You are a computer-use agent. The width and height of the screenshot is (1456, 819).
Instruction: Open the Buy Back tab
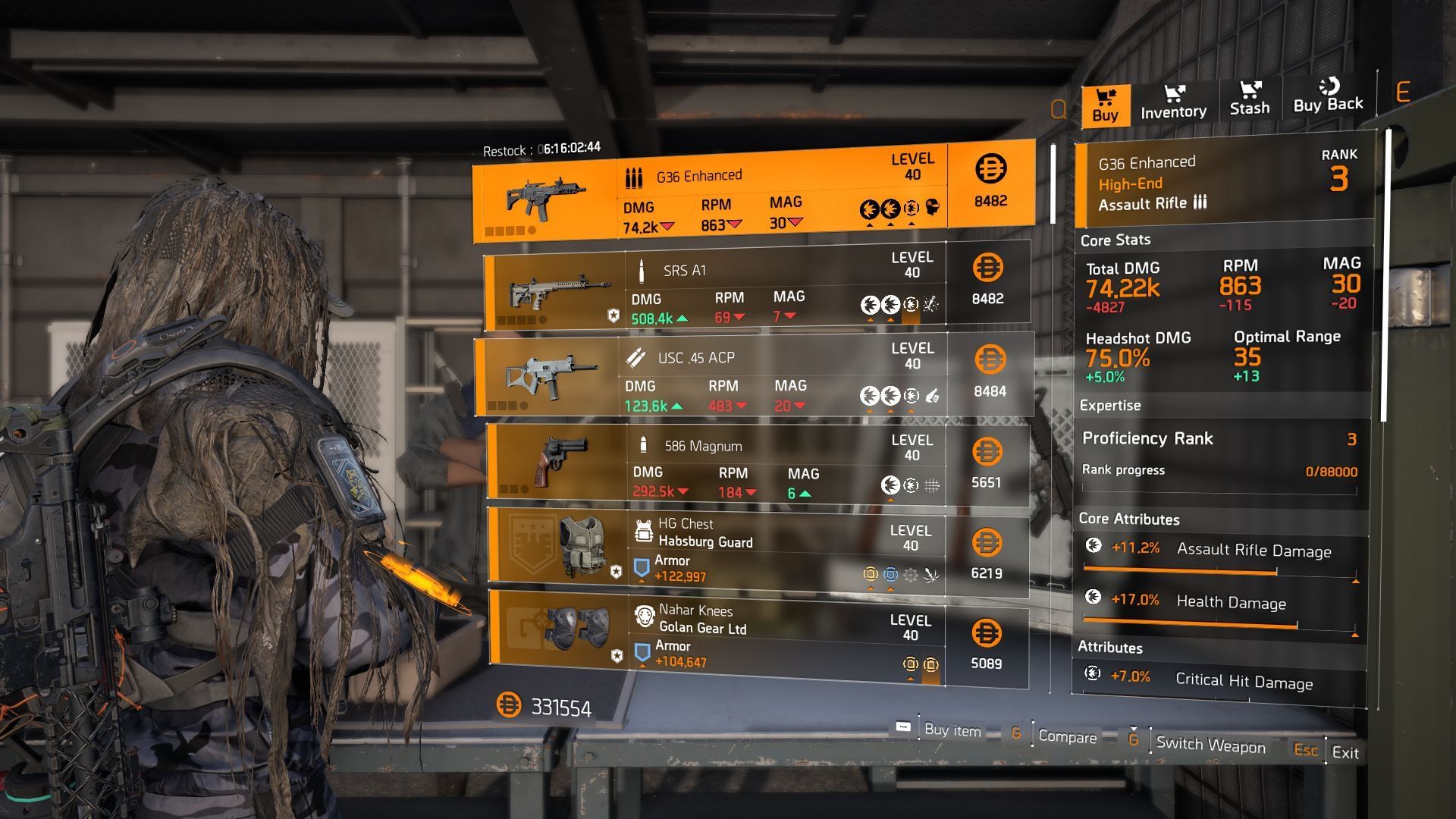tap(1328, 96)
